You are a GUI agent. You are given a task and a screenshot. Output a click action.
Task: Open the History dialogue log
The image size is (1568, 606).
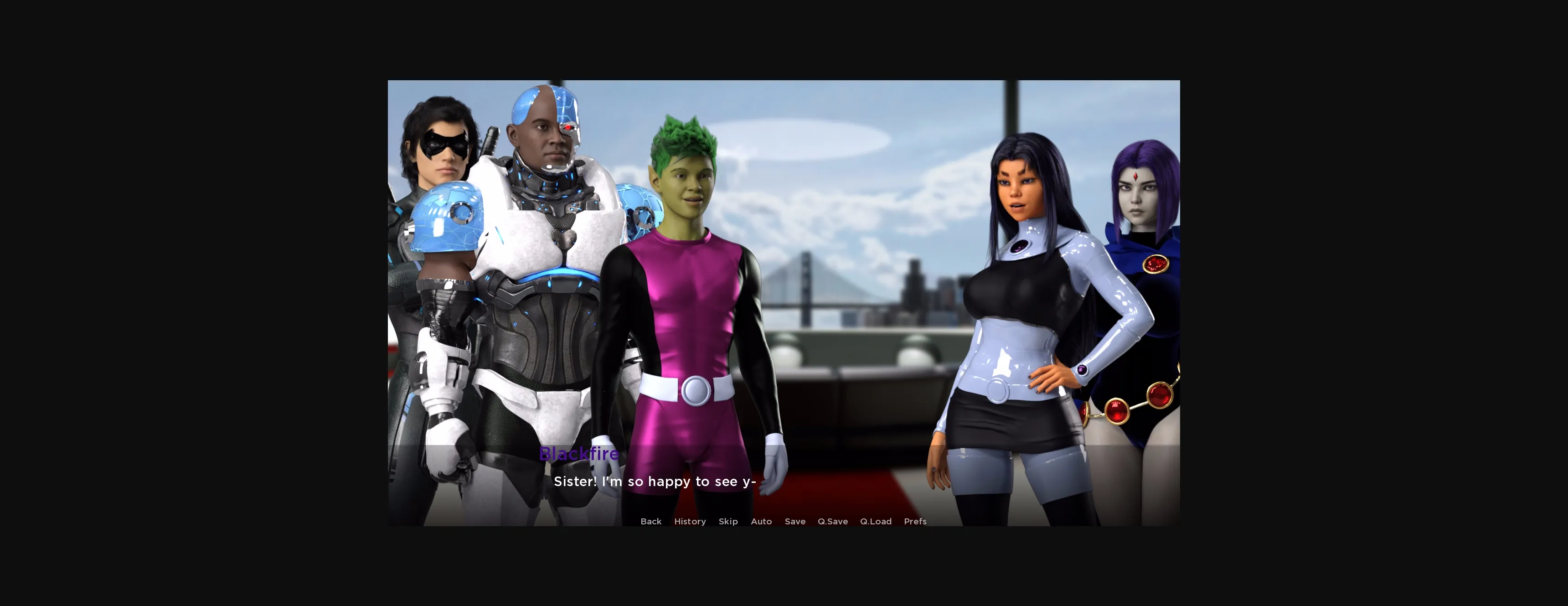coord(690,521)
